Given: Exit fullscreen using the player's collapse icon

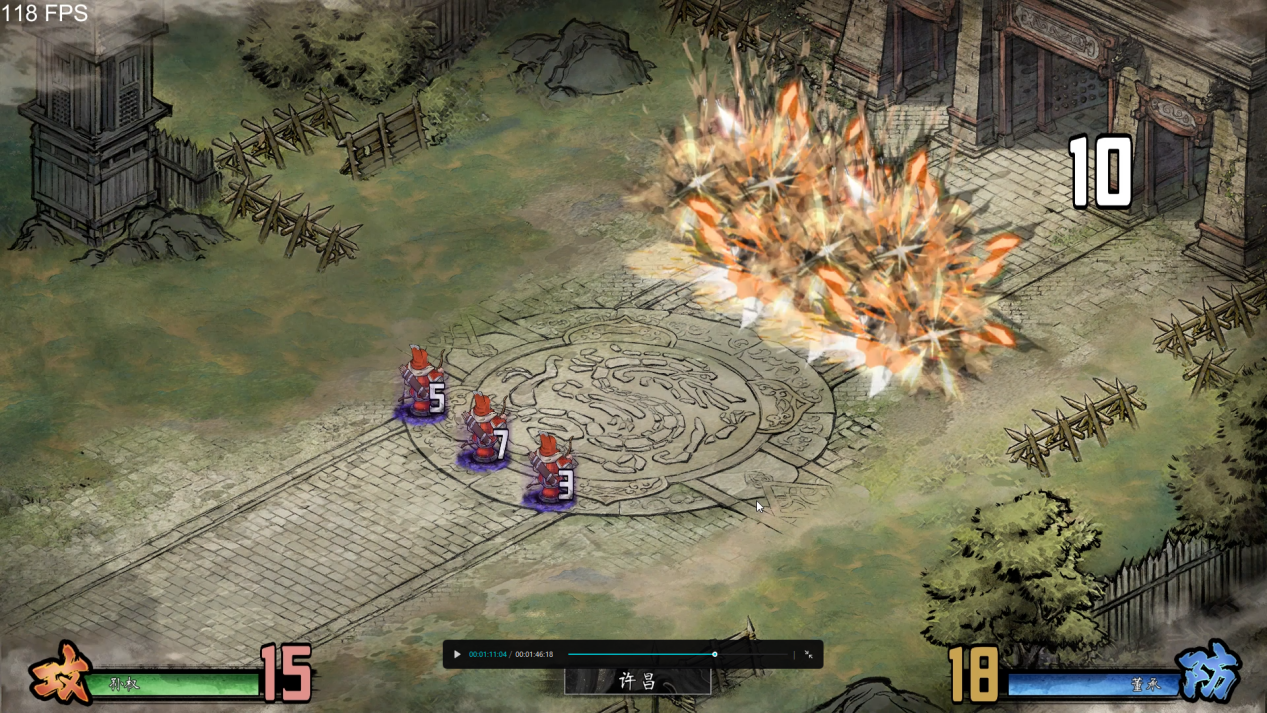Looking at the screenshot, I should coord(808,655).
